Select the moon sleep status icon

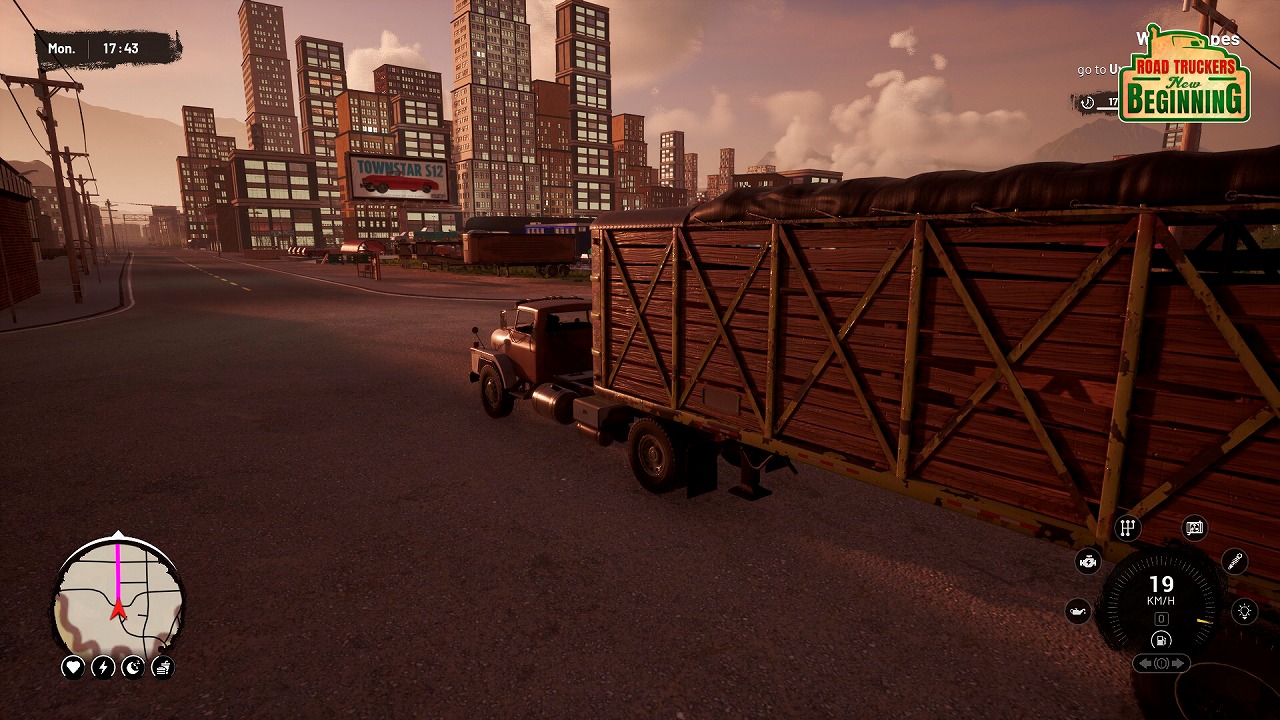coord(133,667)
